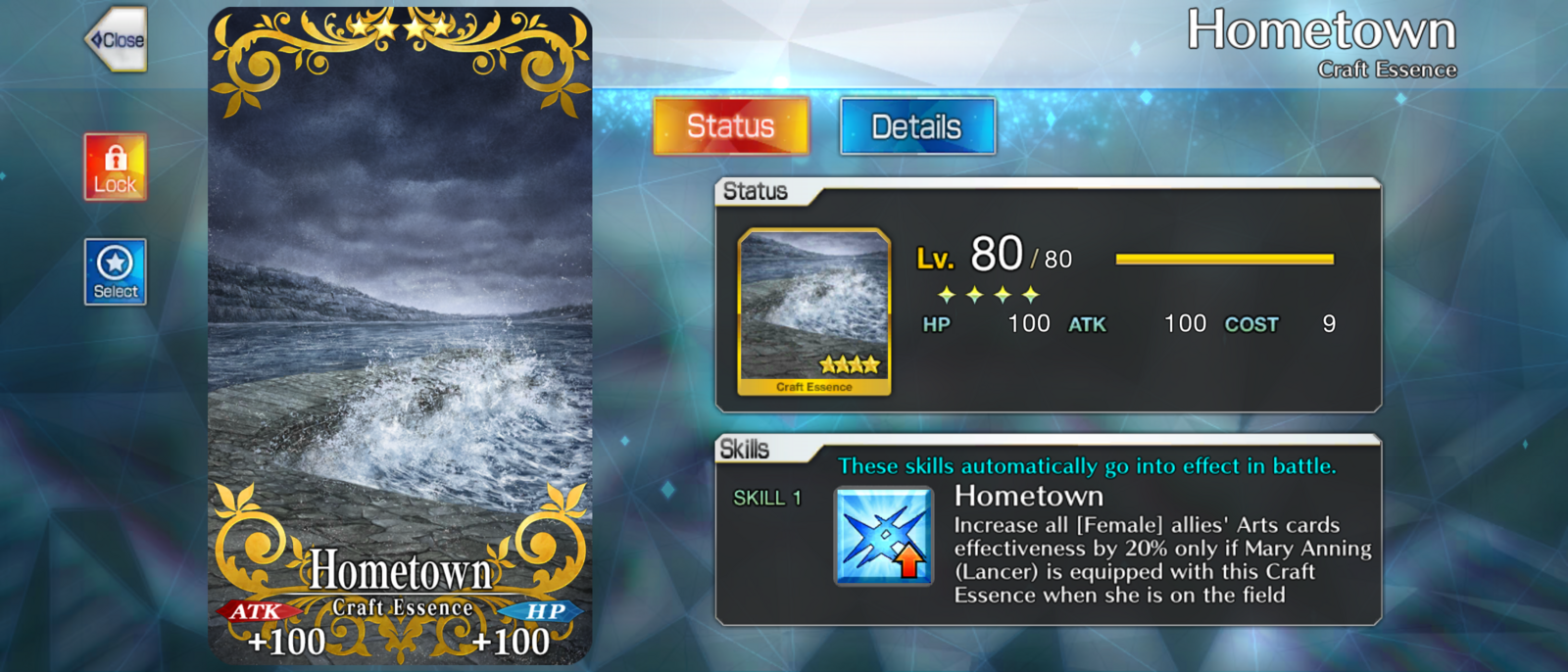1568x672 pixels.
Task: Select the Hometown skill icon
Action: (x=883, y=536)
